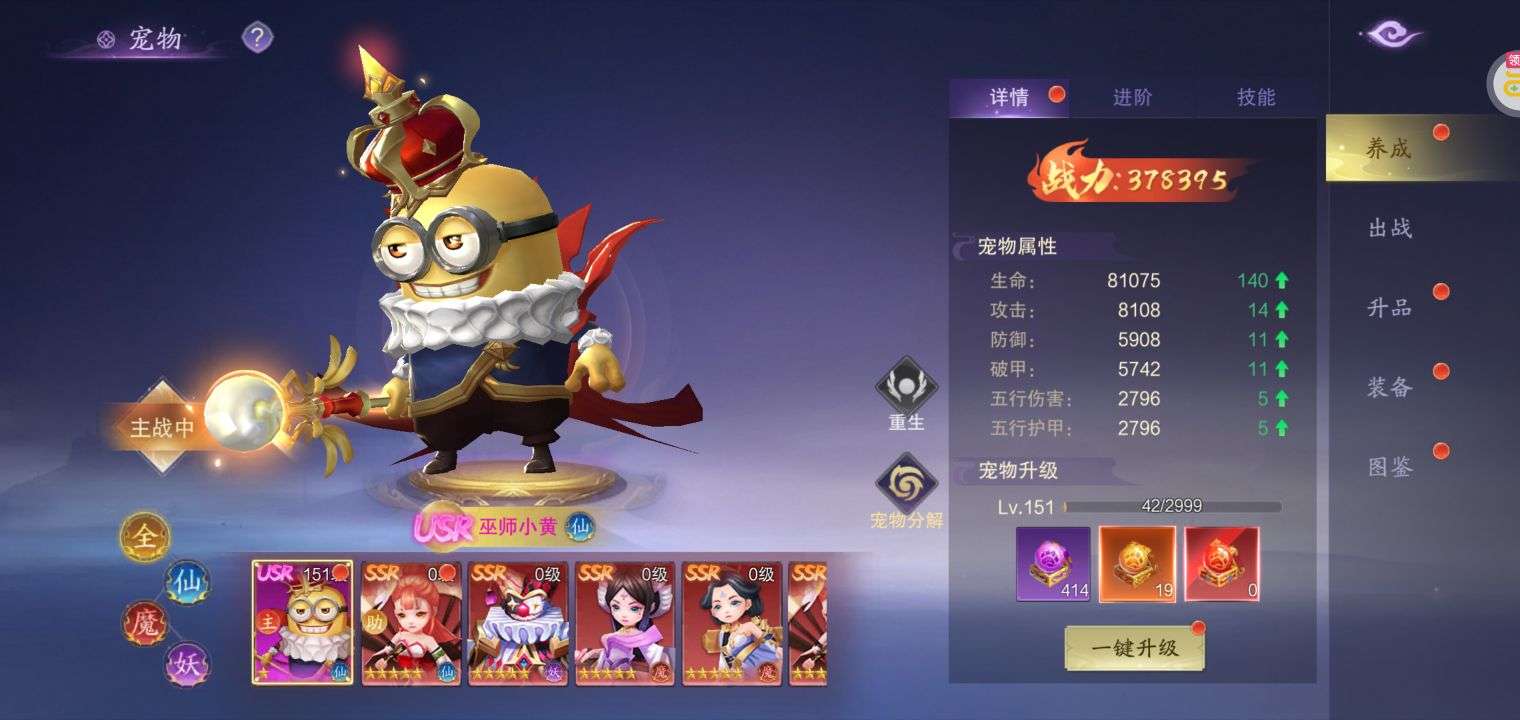Switch to the 进阶 advancement tab
The width and height of the screenshot is (1520, 720).
click(1132, 97)
